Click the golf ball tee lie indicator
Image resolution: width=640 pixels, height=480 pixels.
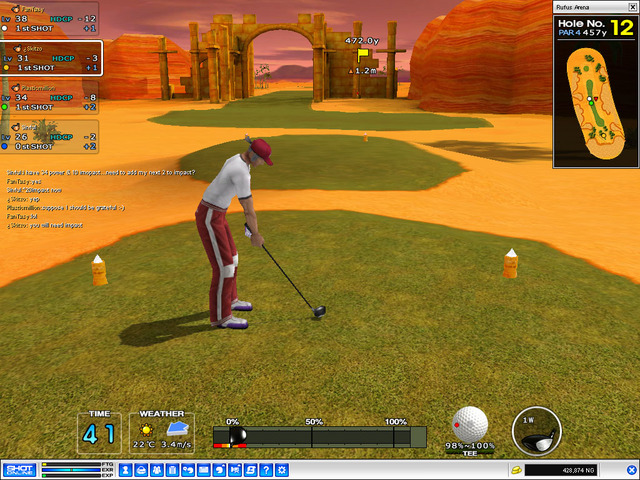click(469, 425)
